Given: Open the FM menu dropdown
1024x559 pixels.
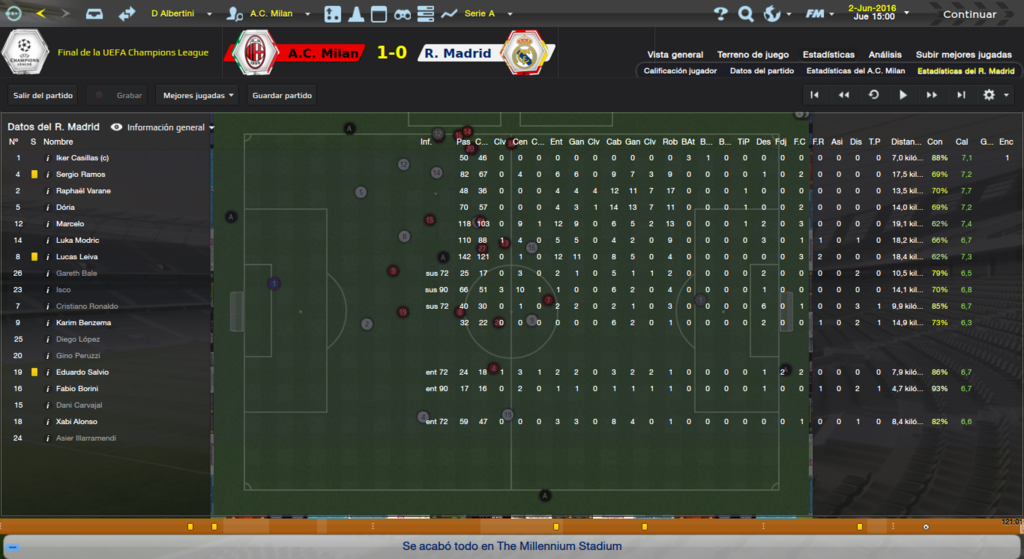Looking at the screenshot, I should [820, 14].
